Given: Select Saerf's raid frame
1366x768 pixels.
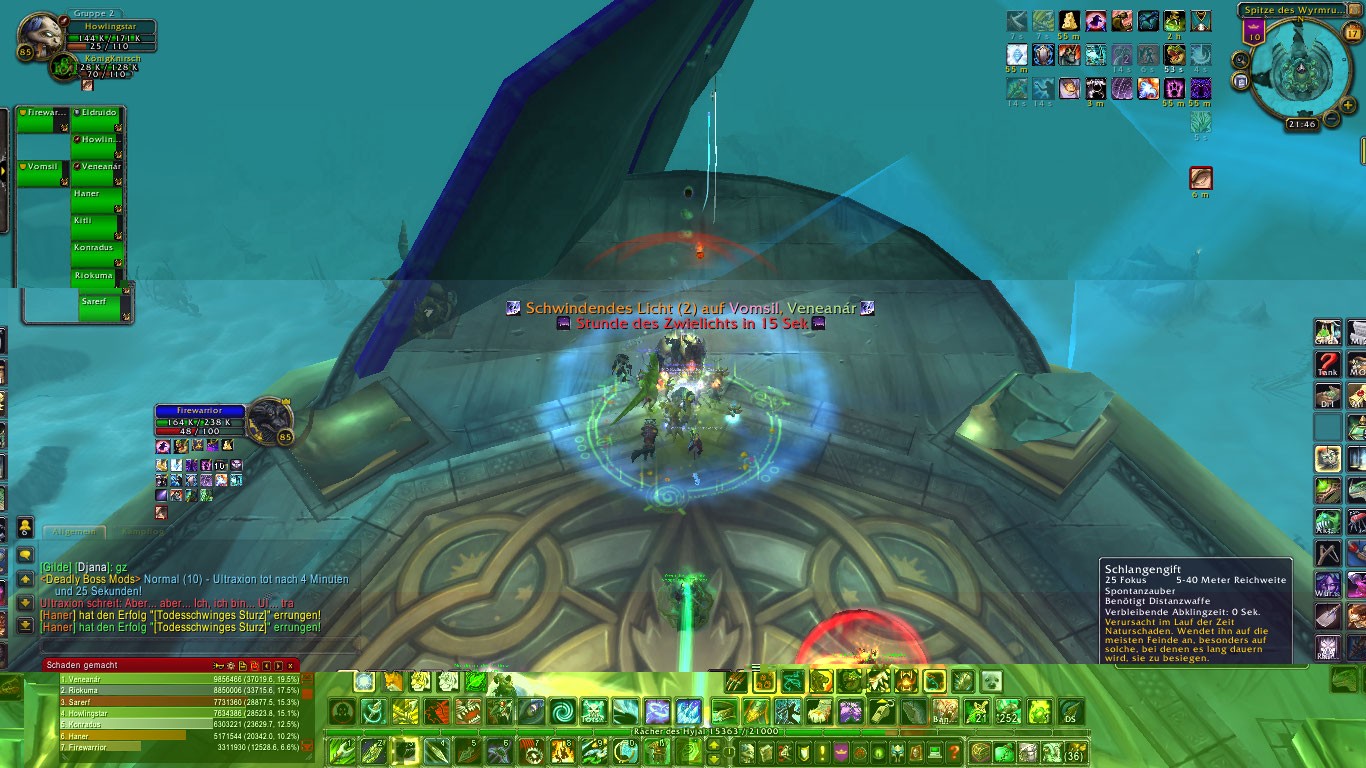Looking at the screenshot, I should coord(102,306).
